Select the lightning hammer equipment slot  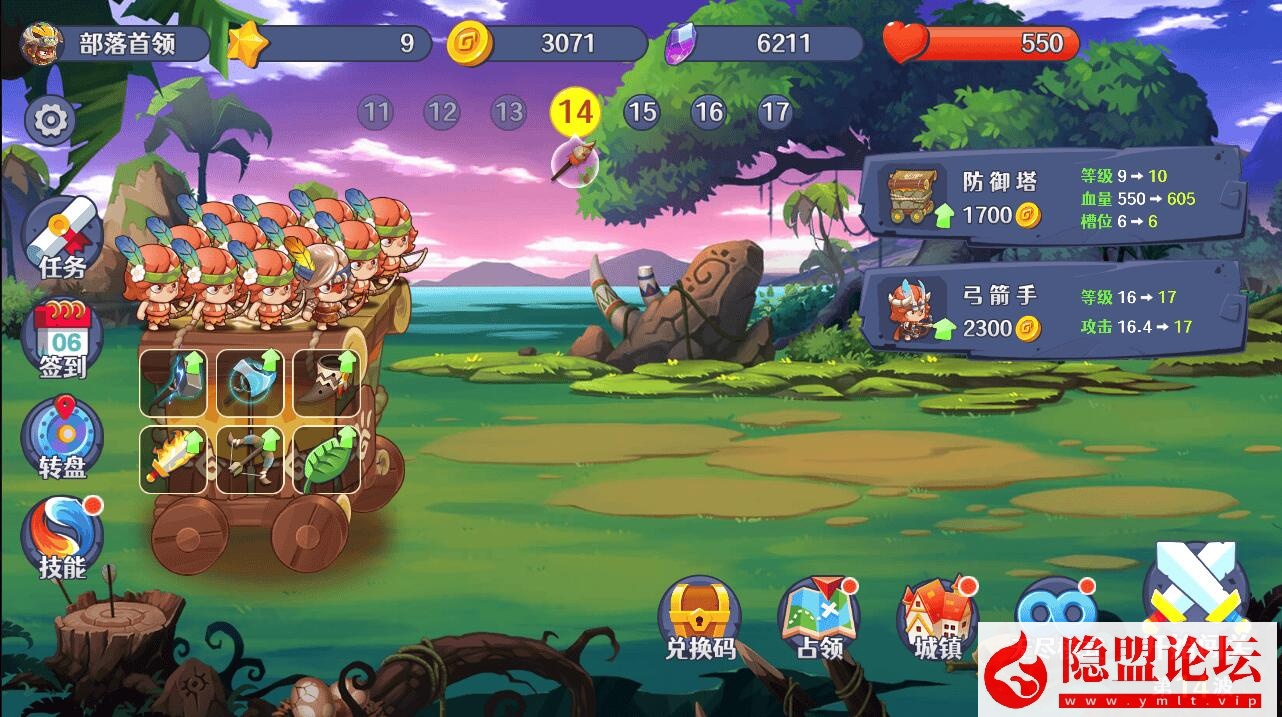[x=173, y=382]
